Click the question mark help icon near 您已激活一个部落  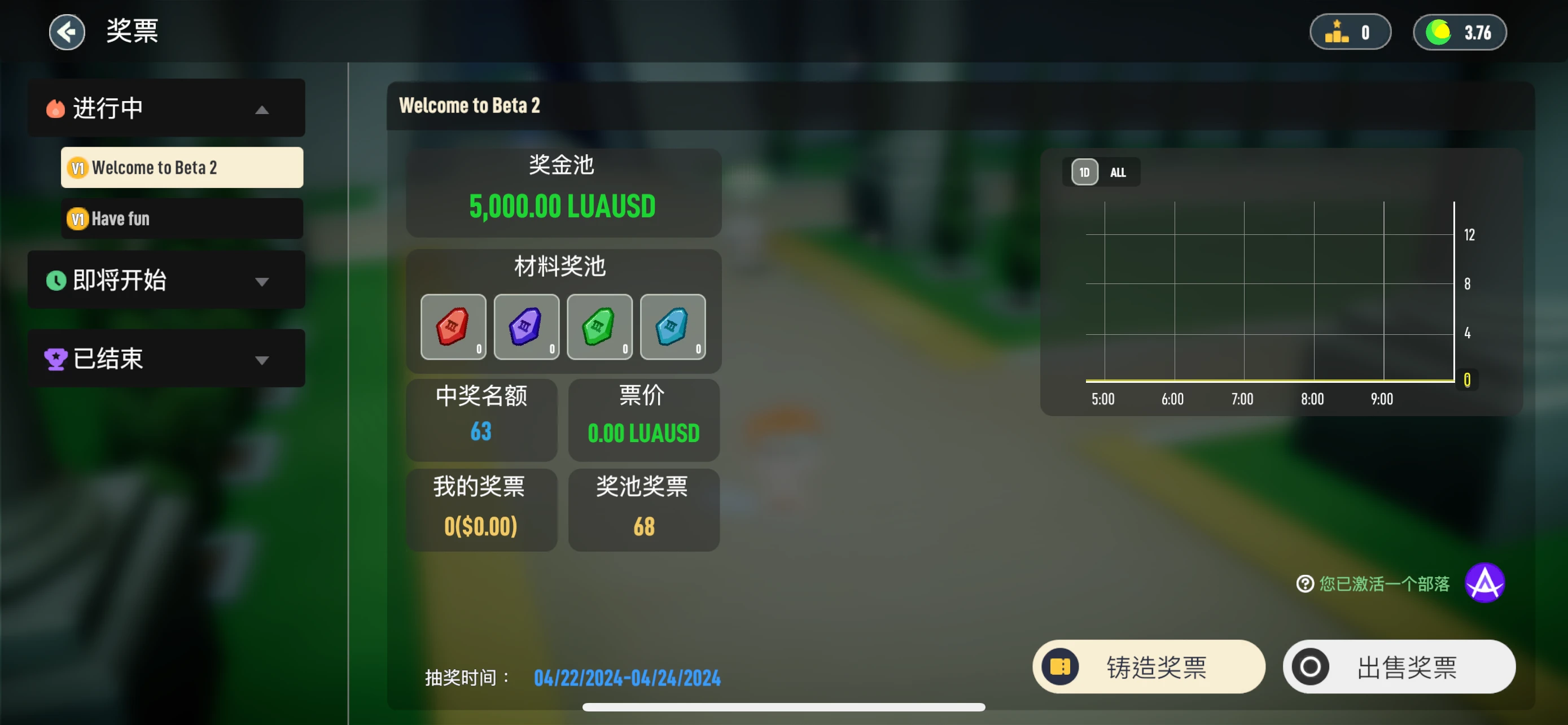tap(1304, 583)
